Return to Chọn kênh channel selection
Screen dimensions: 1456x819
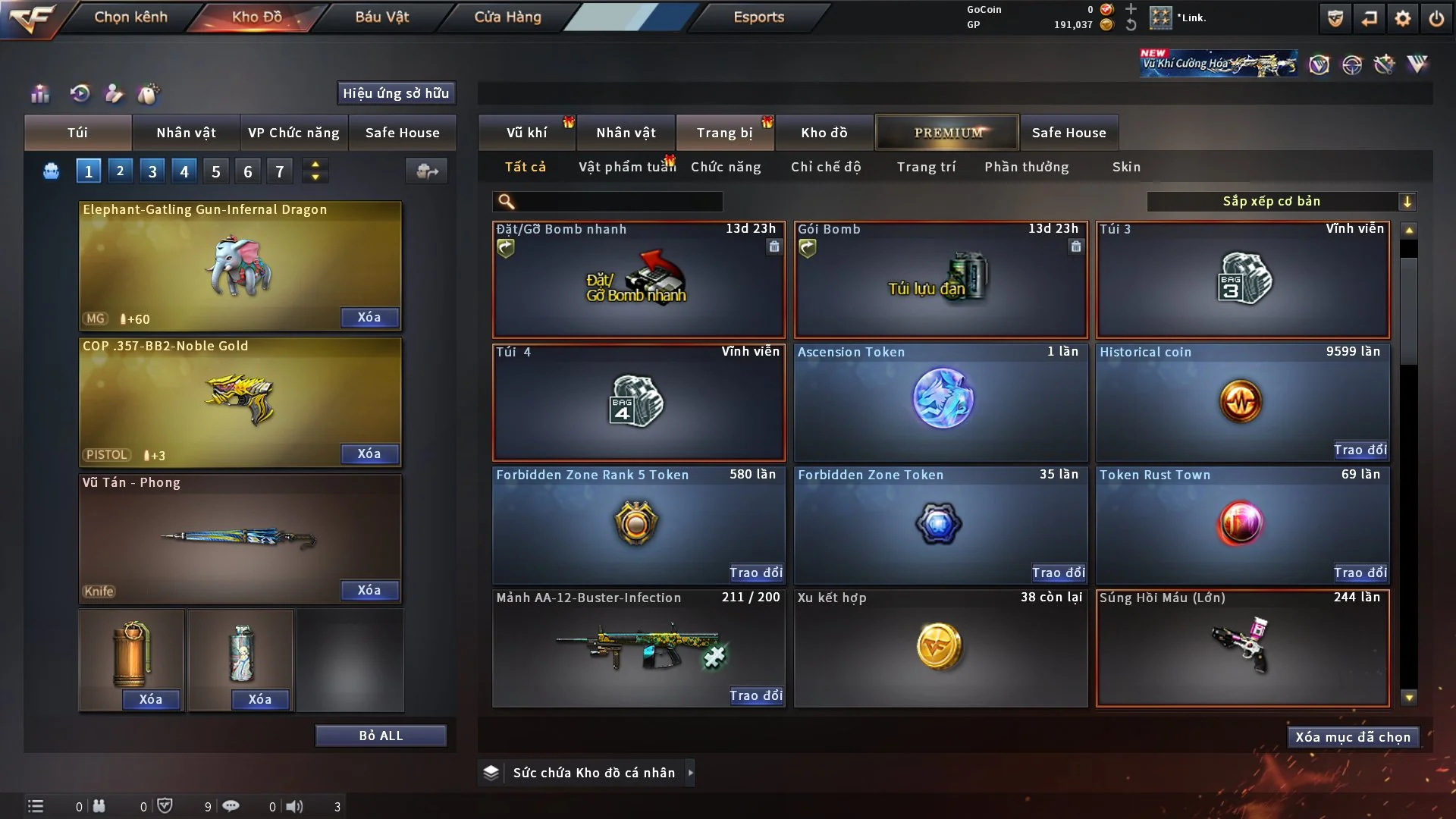pos(130,17)
